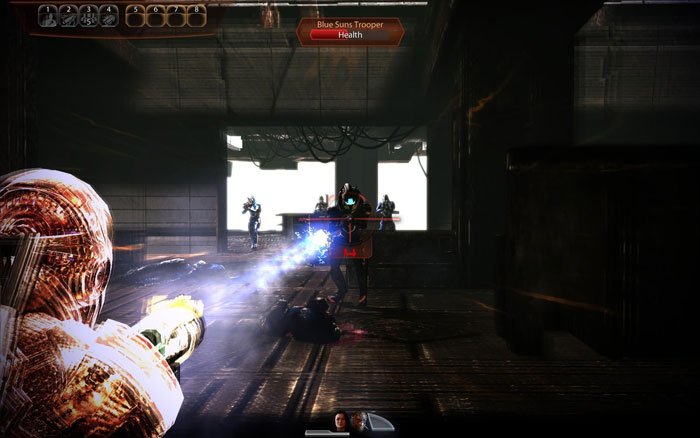Select the power in quickslot 4
The width and height of the screenshot is (700, 438).
click(108, 16)
